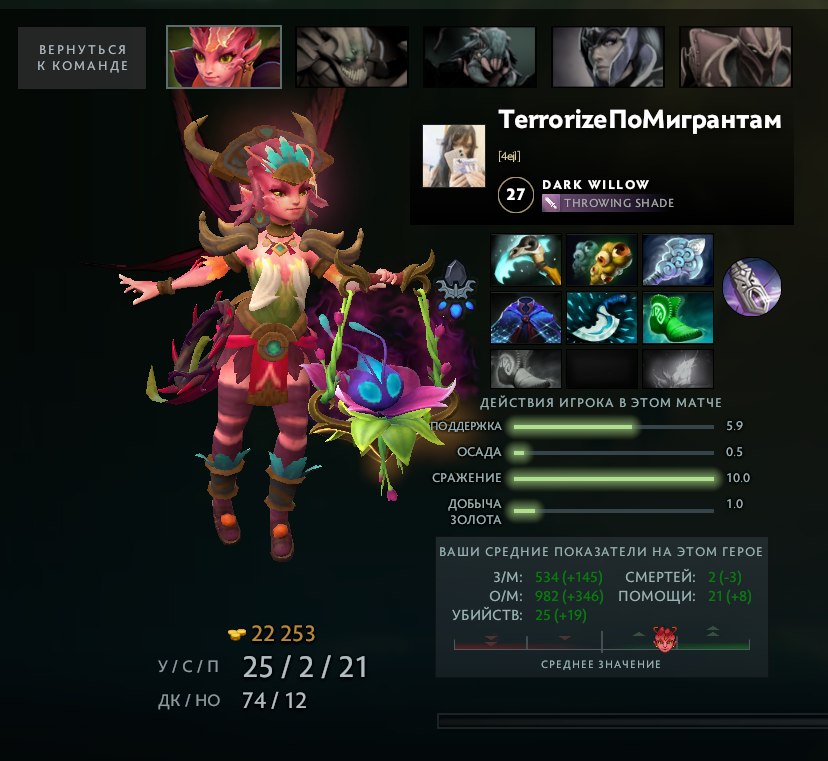Select the silver swirled mace item

point(677,260)
